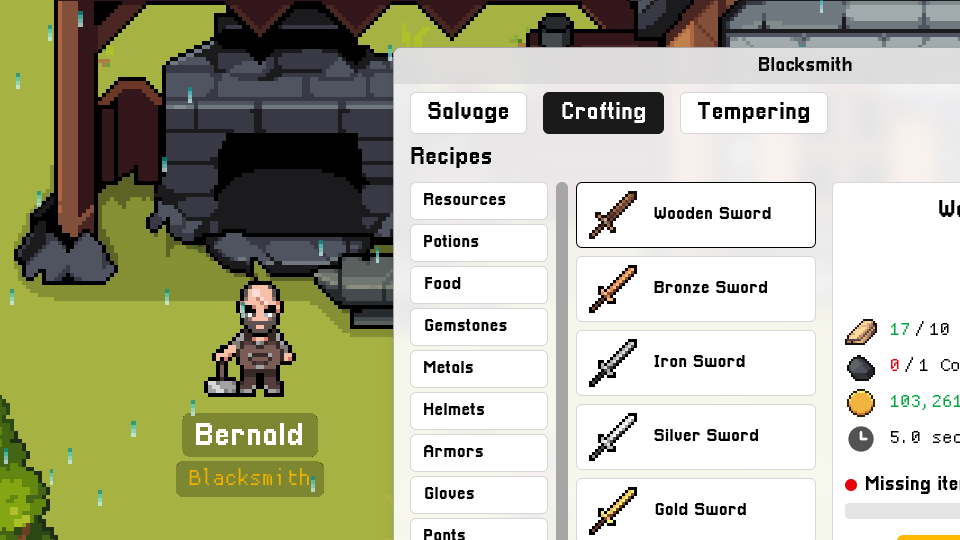Choose the Bronze Sword recipe
Viewport: 960px width, 540px height.
[695, 288]
